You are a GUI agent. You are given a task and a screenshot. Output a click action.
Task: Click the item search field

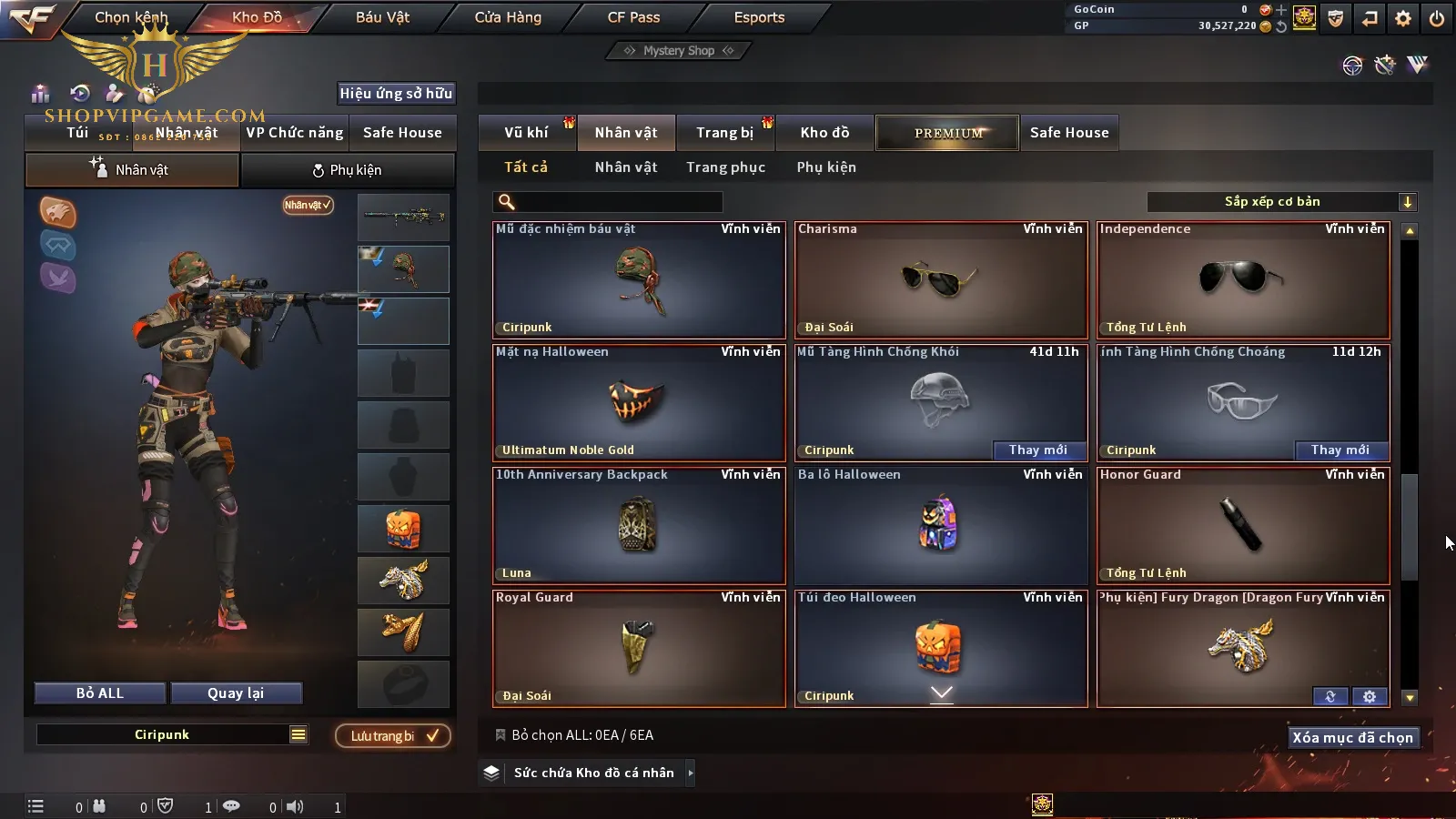click(x=619, y=202)
